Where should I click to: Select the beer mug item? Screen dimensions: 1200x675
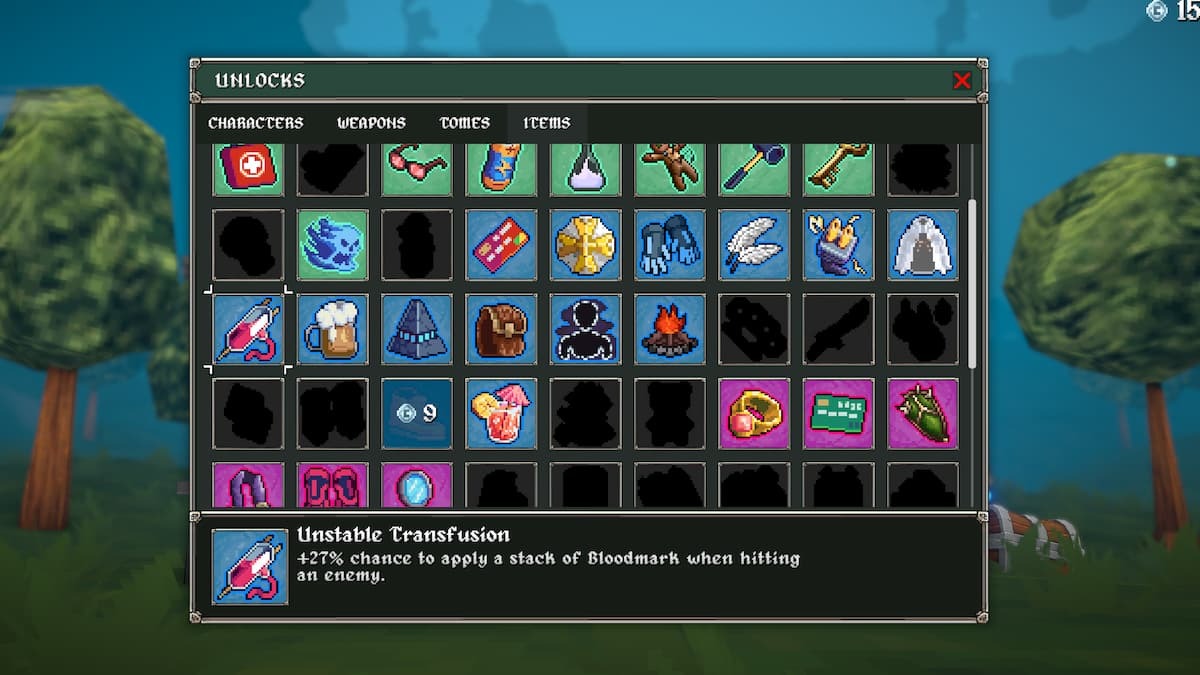pos(333,329)
